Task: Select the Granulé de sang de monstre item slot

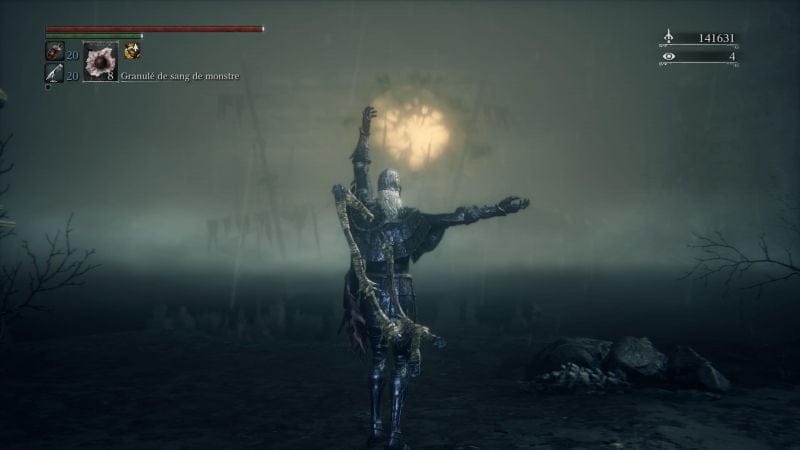Action: [x=100, y=61]
